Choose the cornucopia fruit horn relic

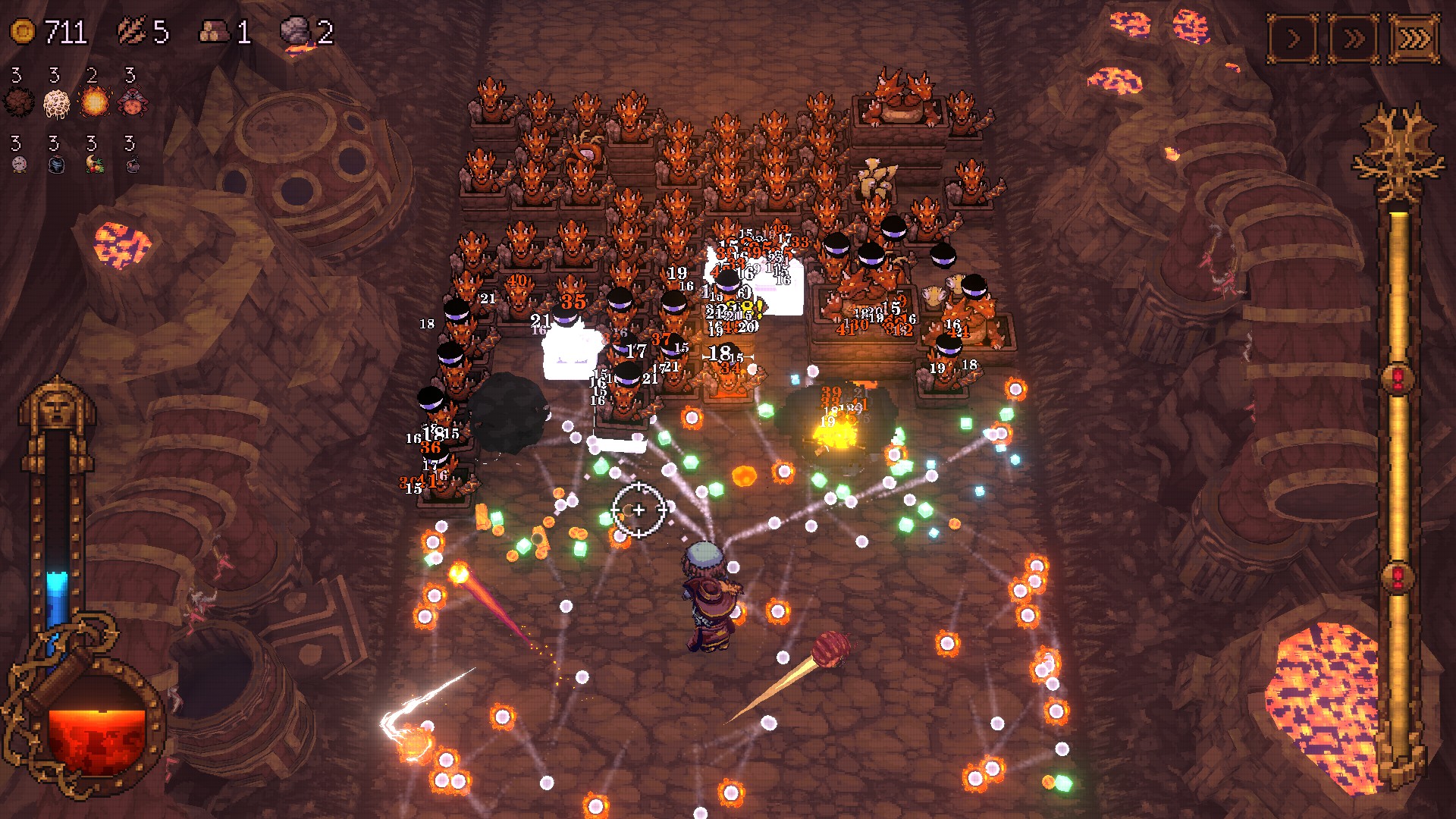pos(95,164)
